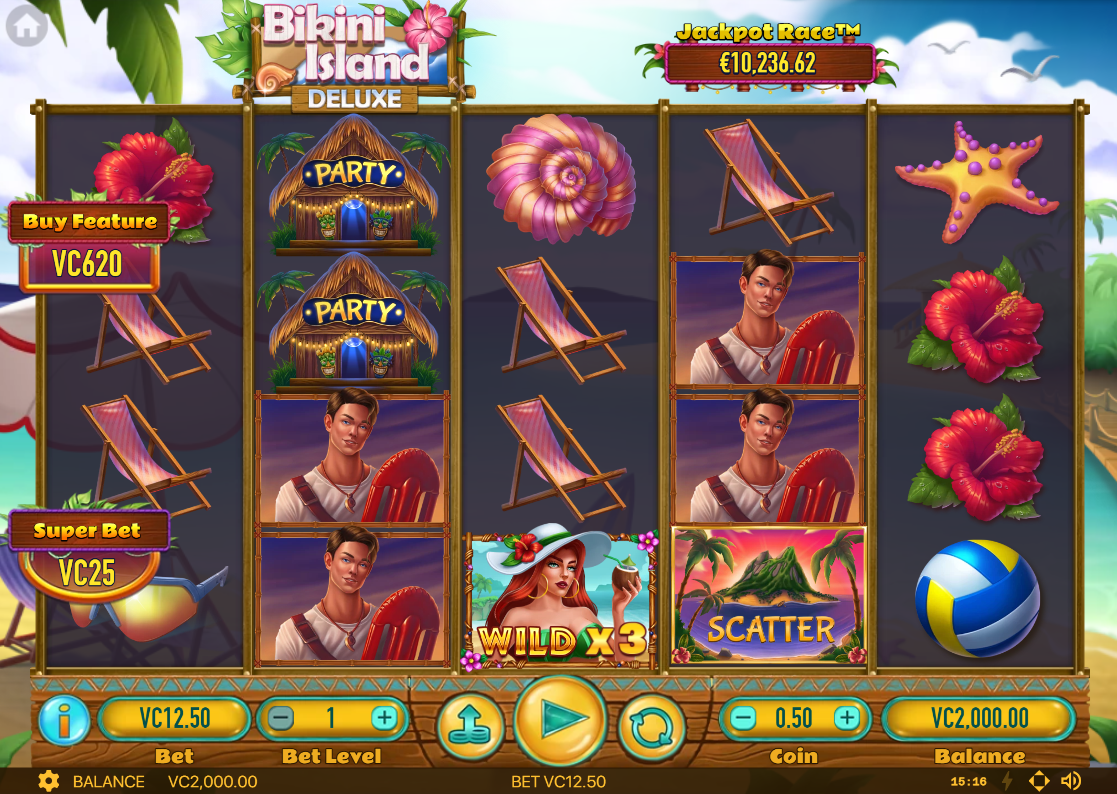Increase the bet level
1117x794 pixels.
coord(384,718)
